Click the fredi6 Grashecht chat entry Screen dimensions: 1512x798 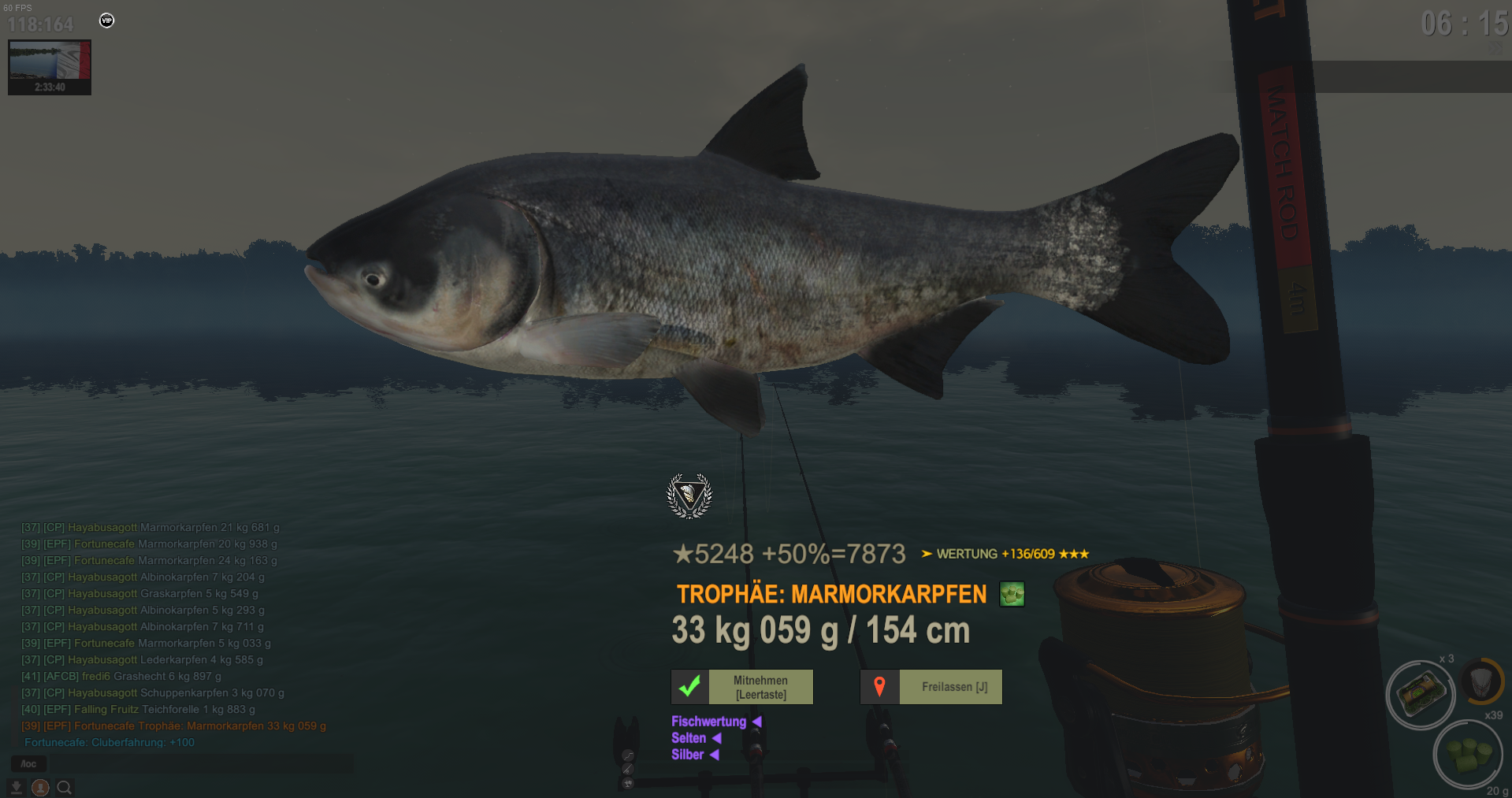(121, 676)
